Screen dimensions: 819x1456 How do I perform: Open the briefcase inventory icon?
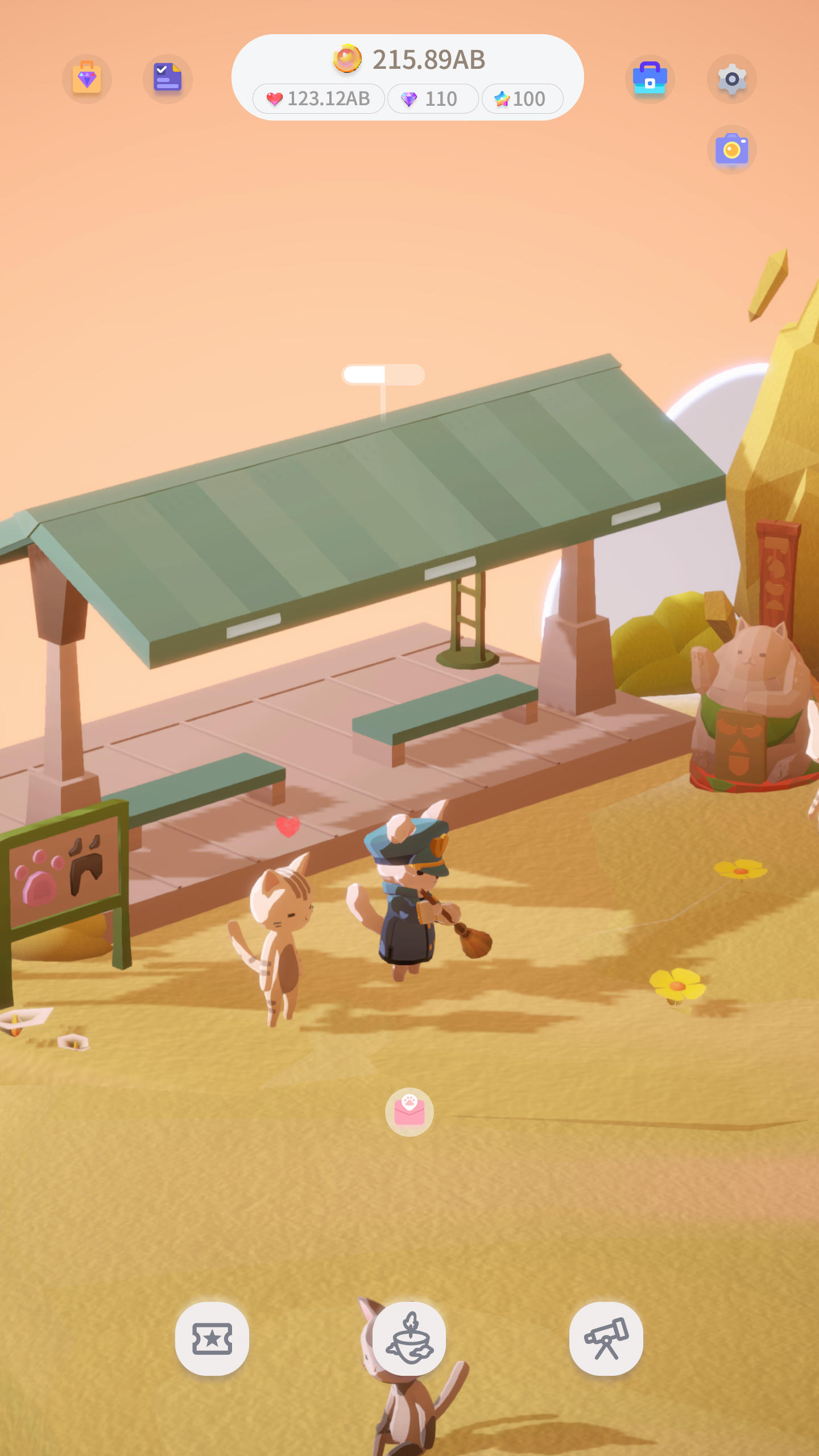click(651, 79)
